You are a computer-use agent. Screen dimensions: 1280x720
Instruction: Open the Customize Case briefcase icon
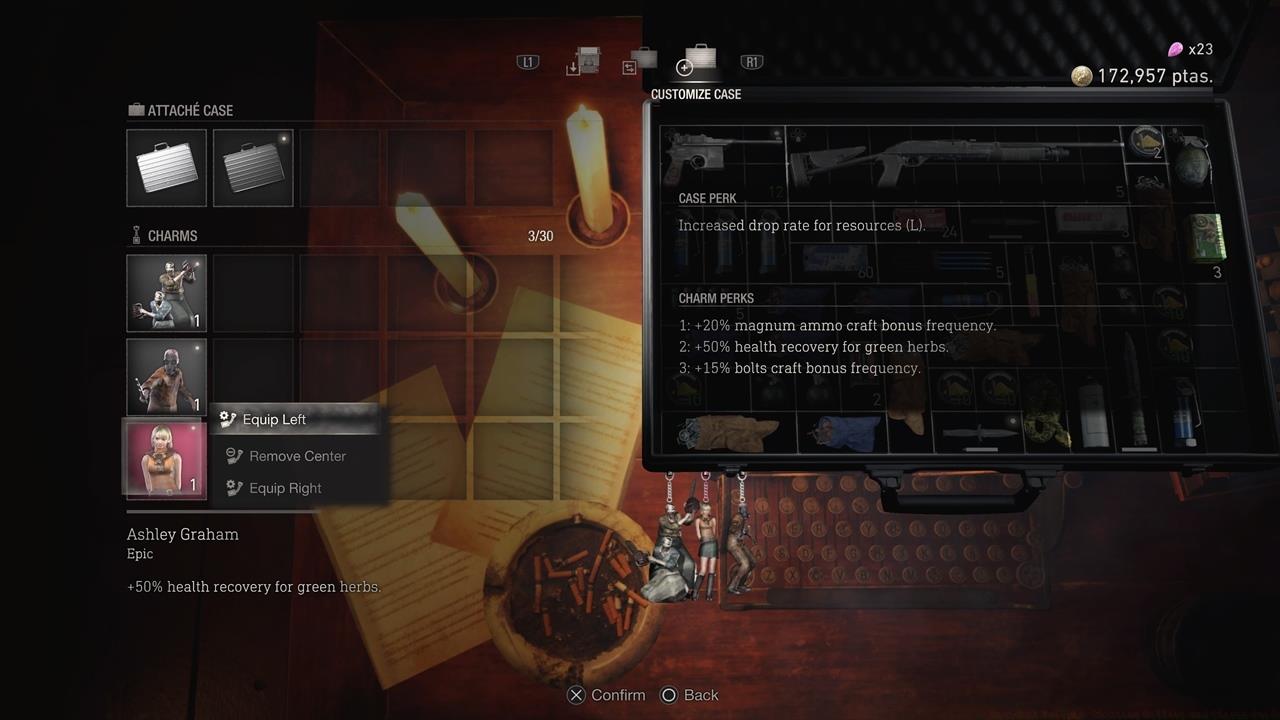[698, 62]
